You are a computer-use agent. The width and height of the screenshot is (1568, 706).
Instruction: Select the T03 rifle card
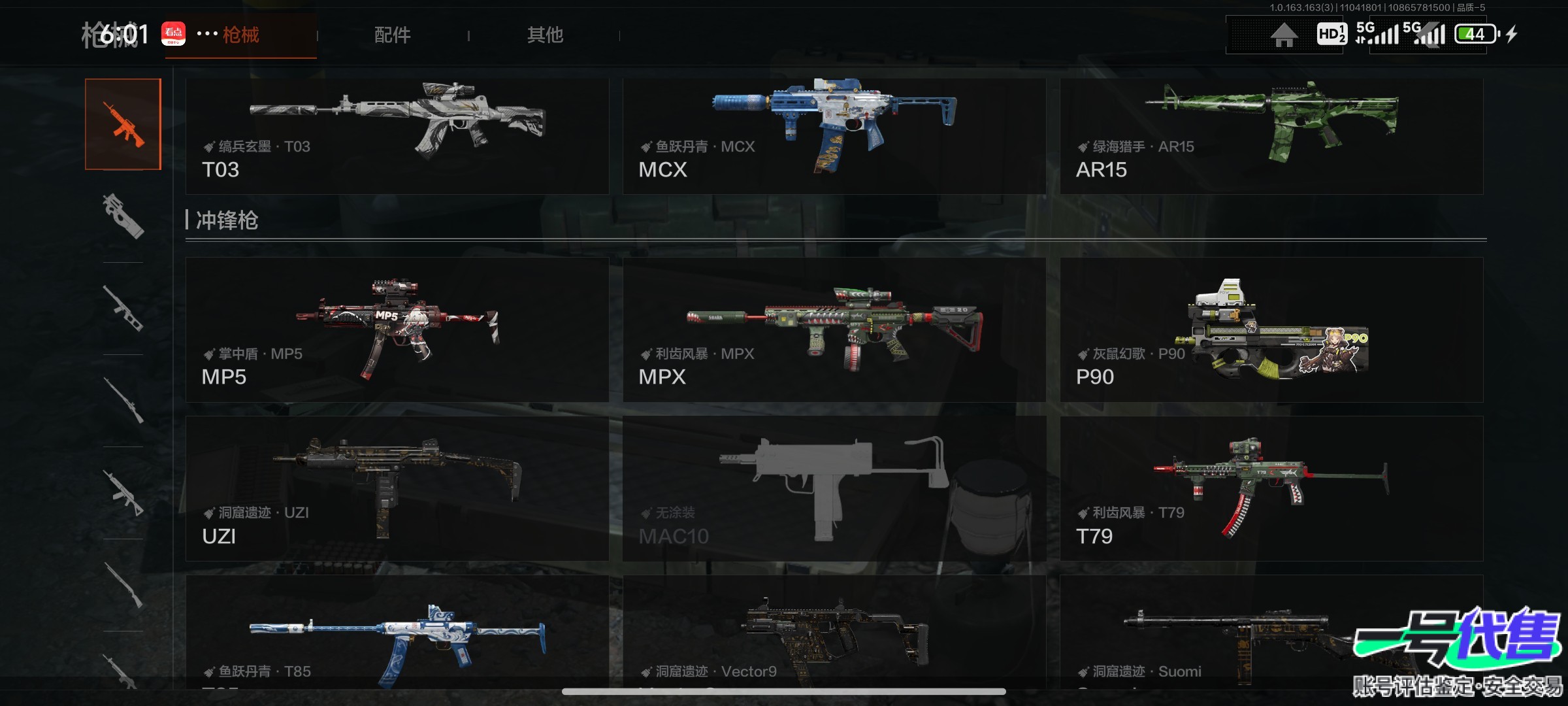[x=397, y=136]
